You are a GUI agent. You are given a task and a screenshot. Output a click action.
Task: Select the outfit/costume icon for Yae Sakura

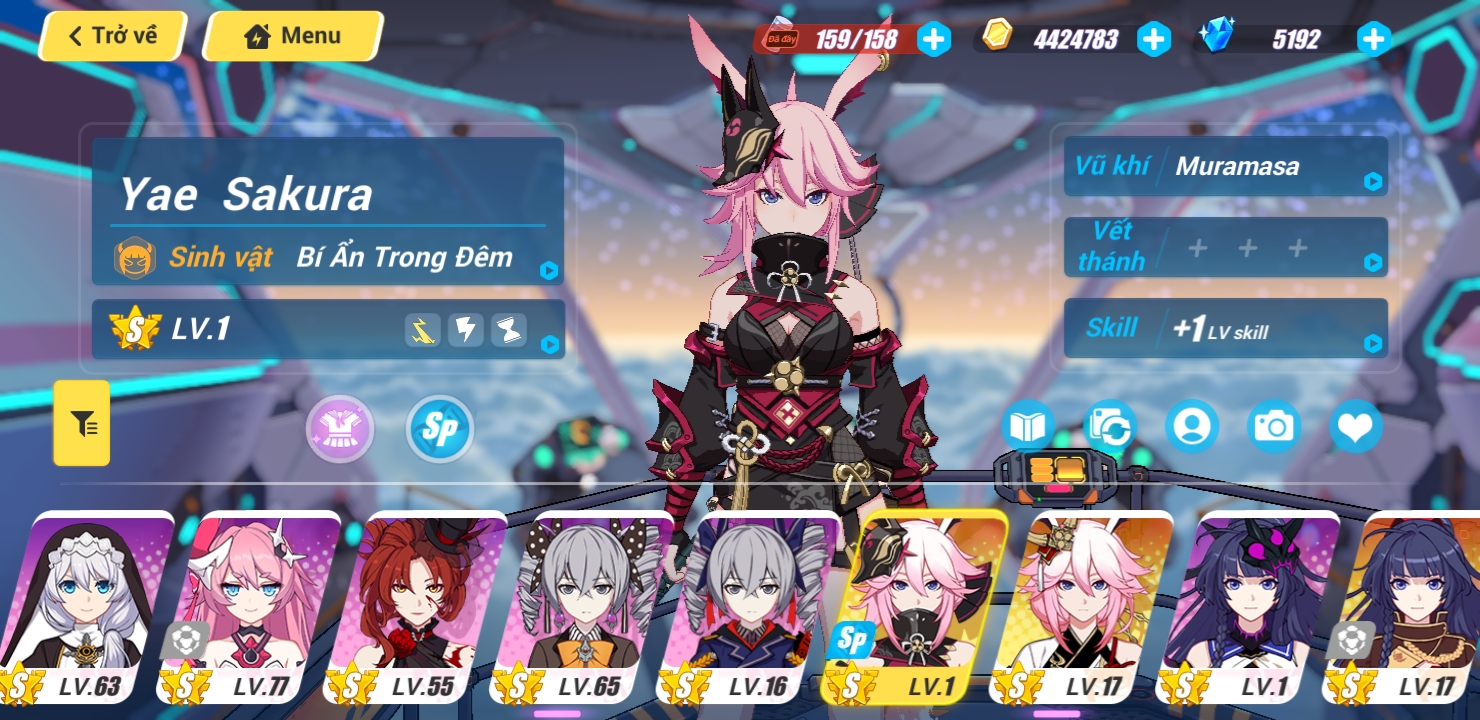[340, 428]
